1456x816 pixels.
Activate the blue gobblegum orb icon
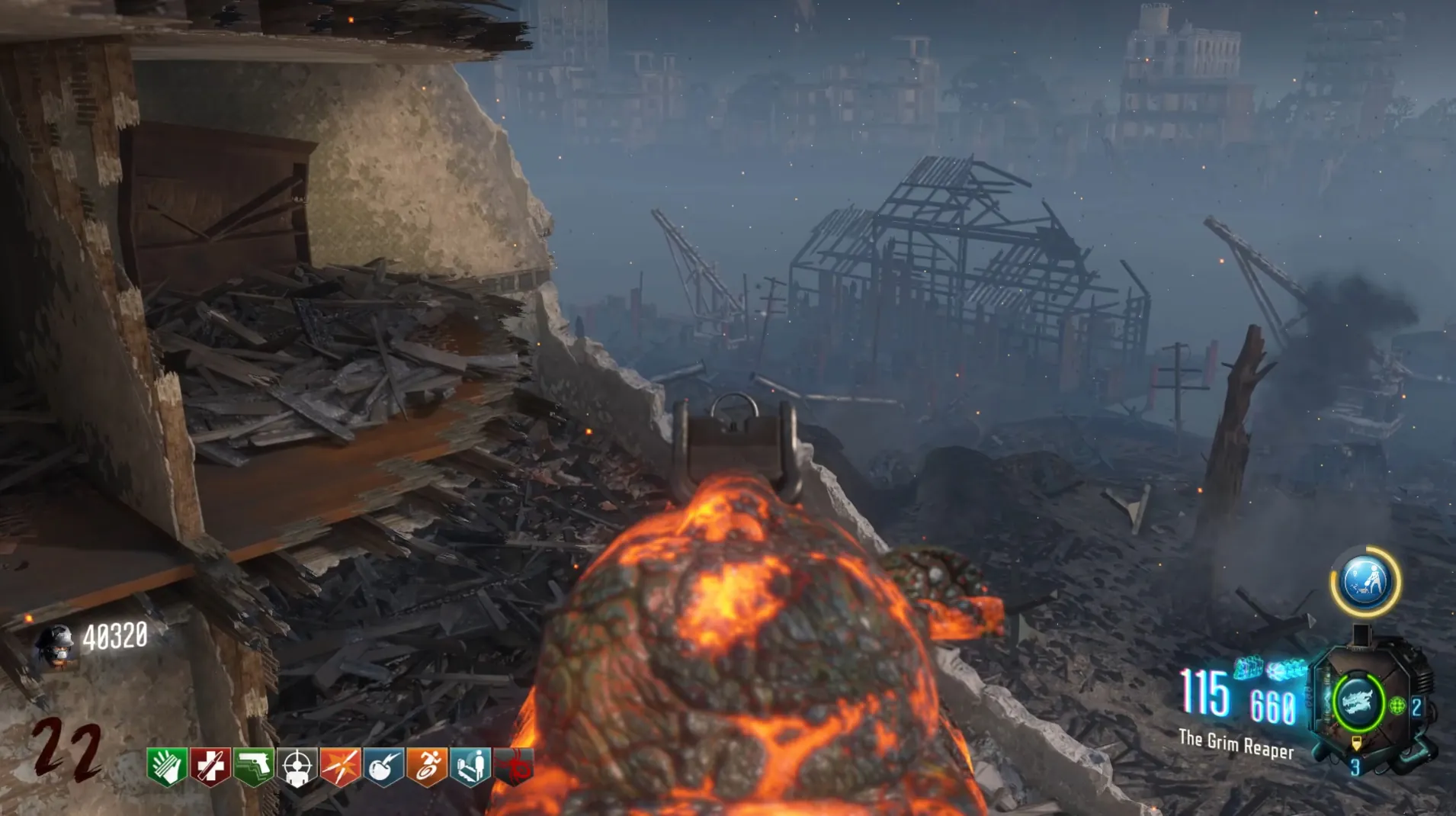(x=1365, y=581)
